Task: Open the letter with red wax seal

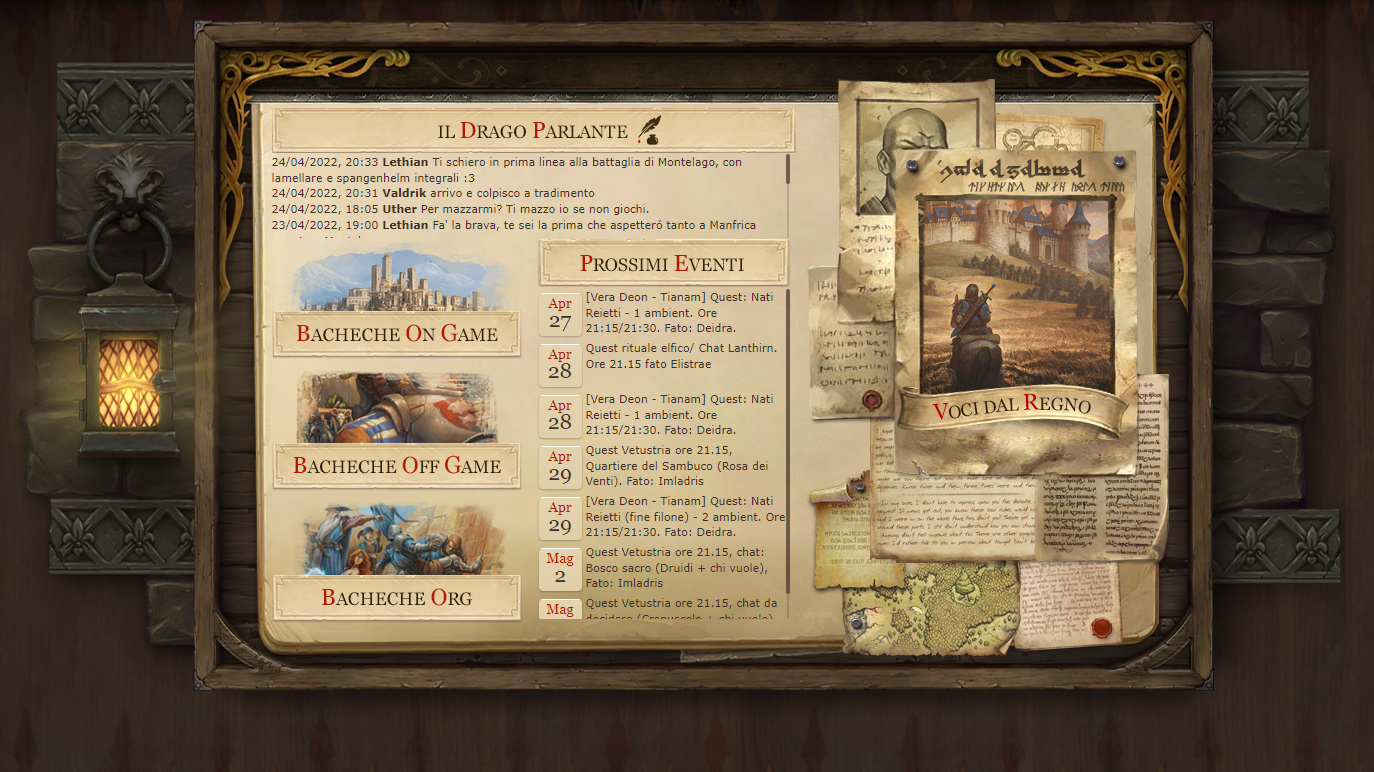Action: coord(1072,607)
